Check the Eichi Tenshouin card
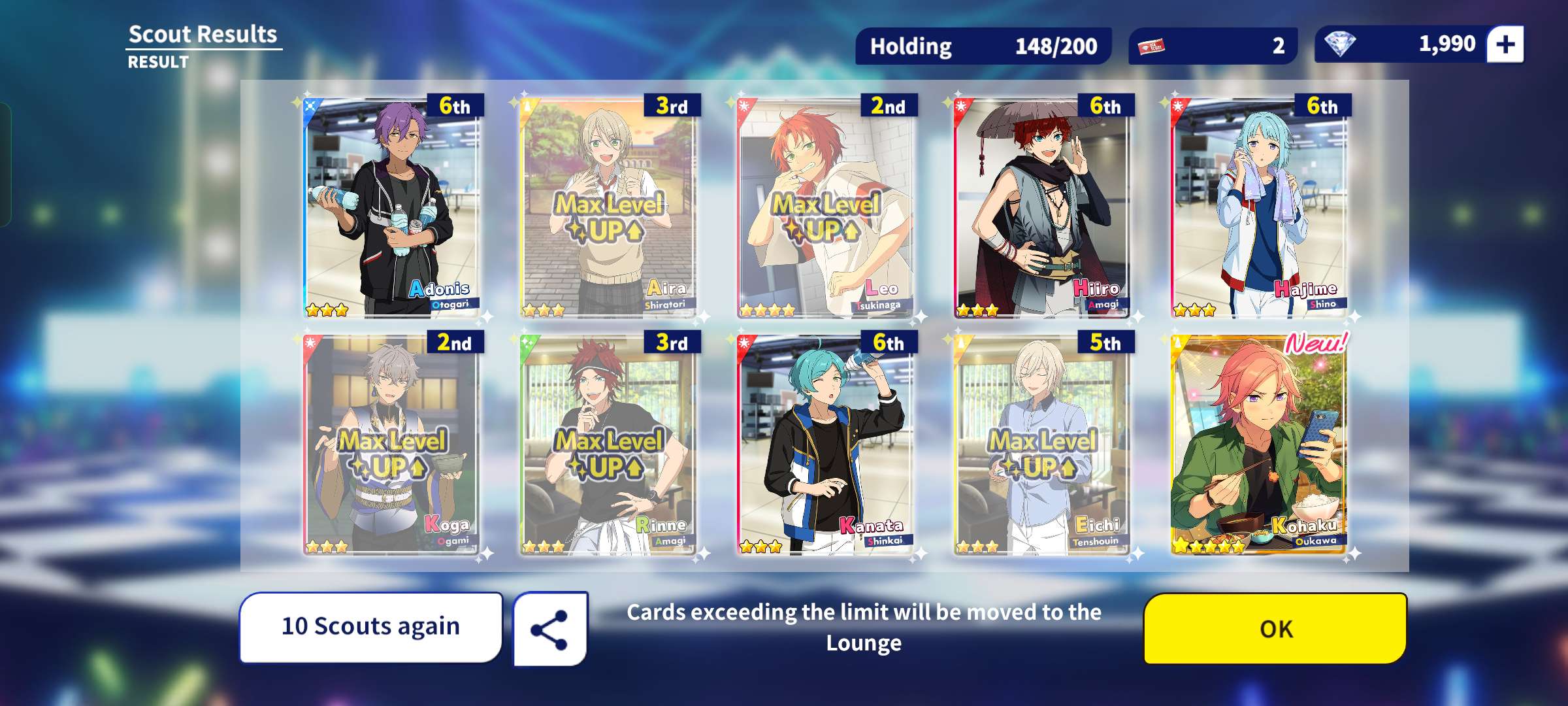The image size is (1568, 706). click(x=1043, y=445)
